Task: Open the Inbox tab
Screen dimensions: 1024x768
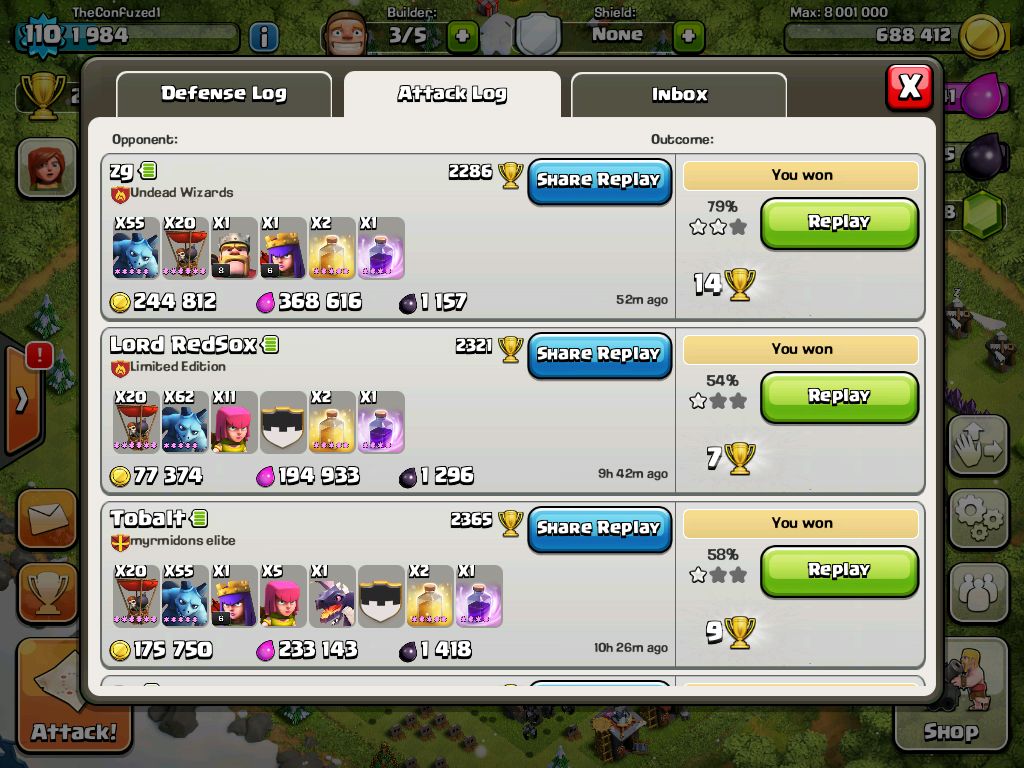Action: click(679, 95)
